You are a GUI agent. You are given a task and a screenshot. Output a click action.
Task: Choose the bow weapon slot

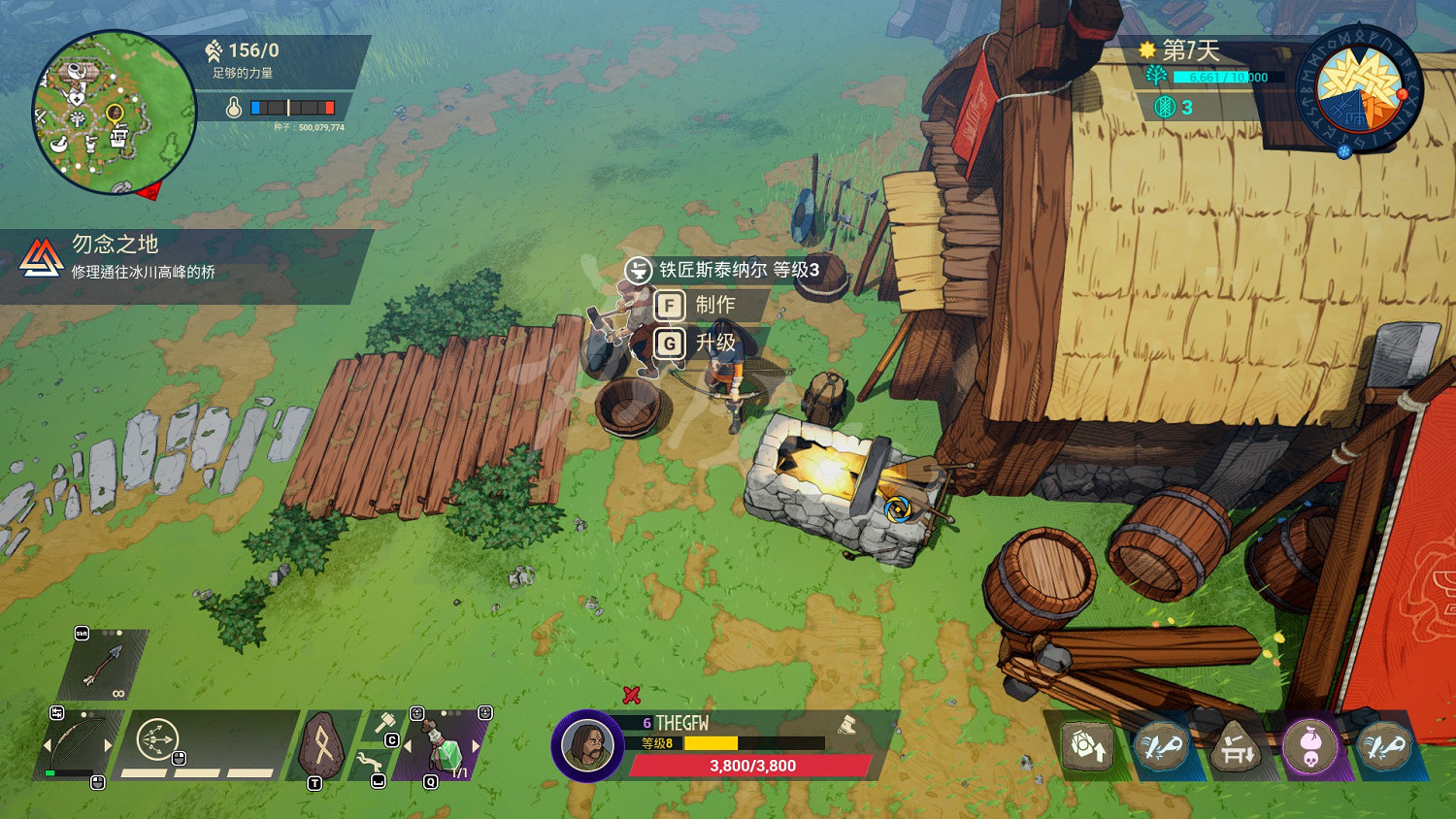click(x=78, y=745)
